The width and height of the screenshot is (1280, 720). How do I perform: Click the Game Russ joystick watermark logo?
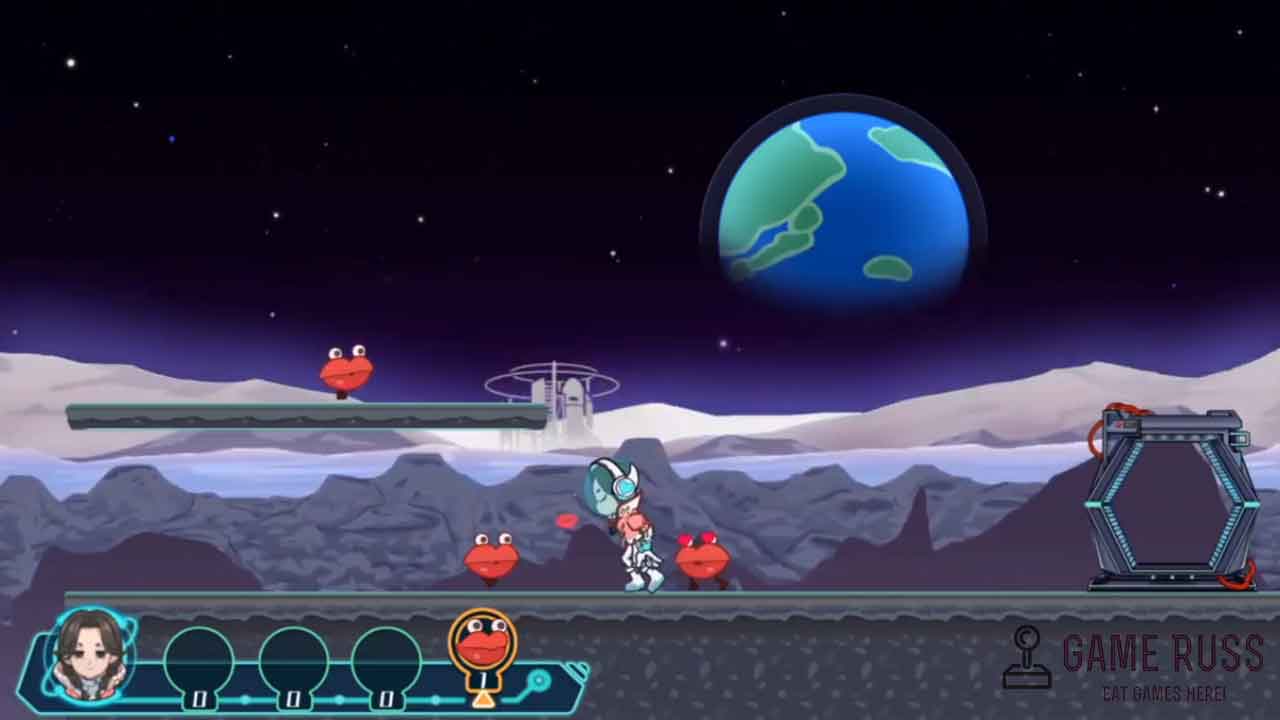pos(1027,658)
